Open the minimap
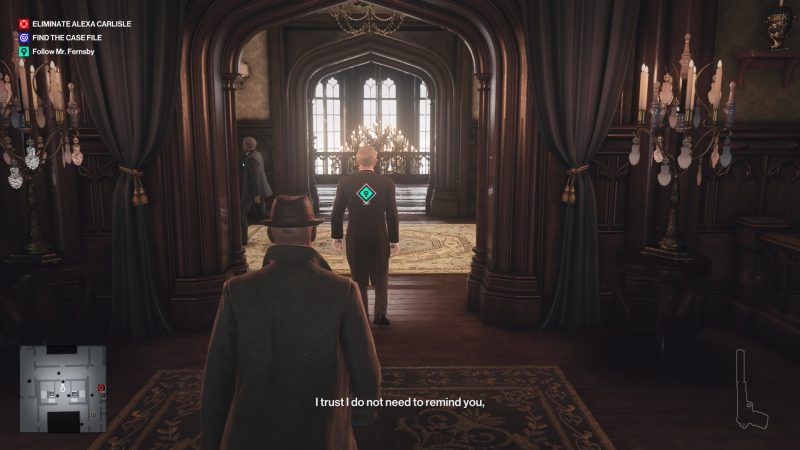The height and width of the screenshot is (450, 800). tap(63, 389)
